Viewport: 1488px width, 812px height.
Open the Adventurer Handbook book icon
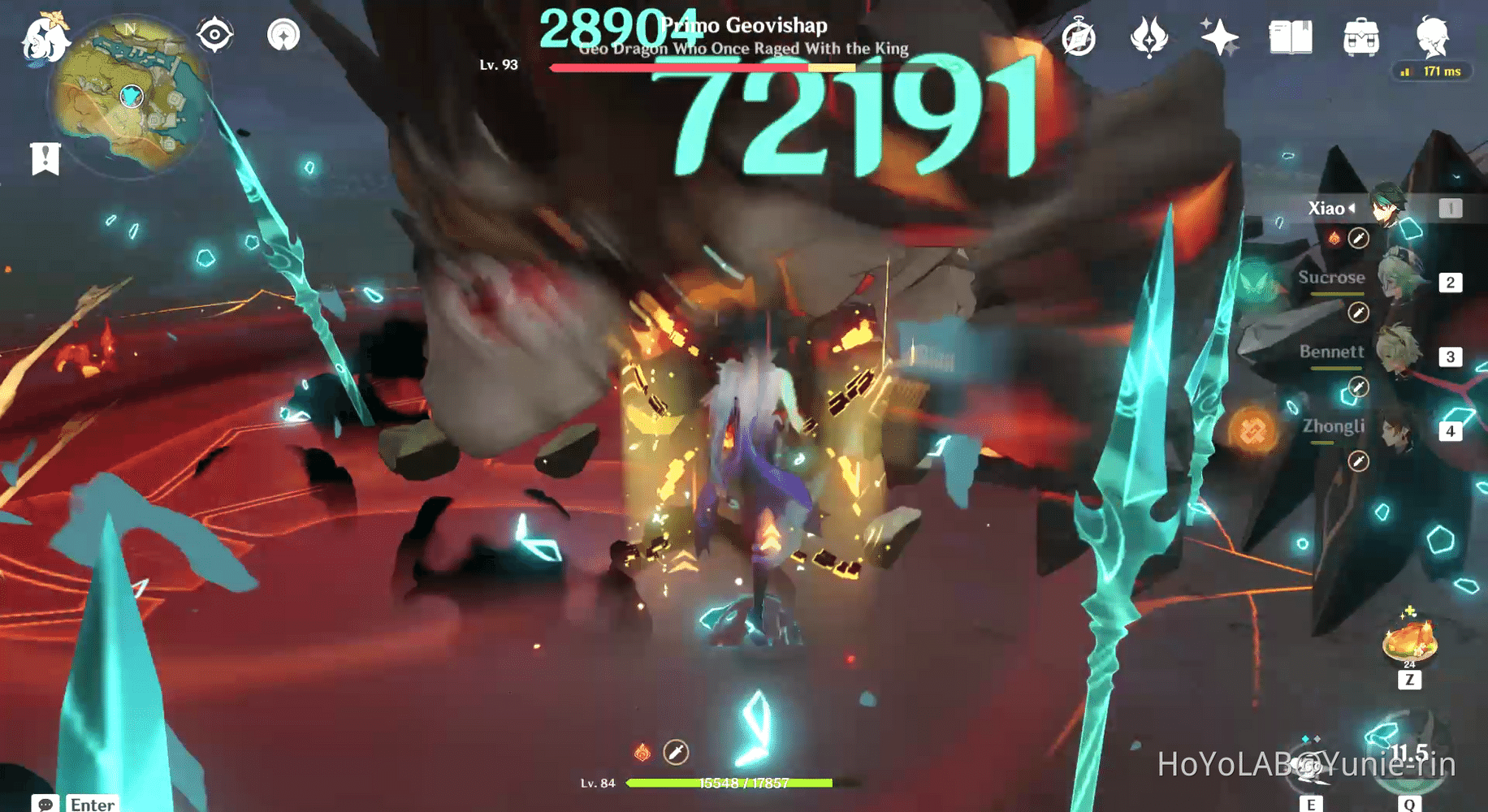(x=1291, y=35)
